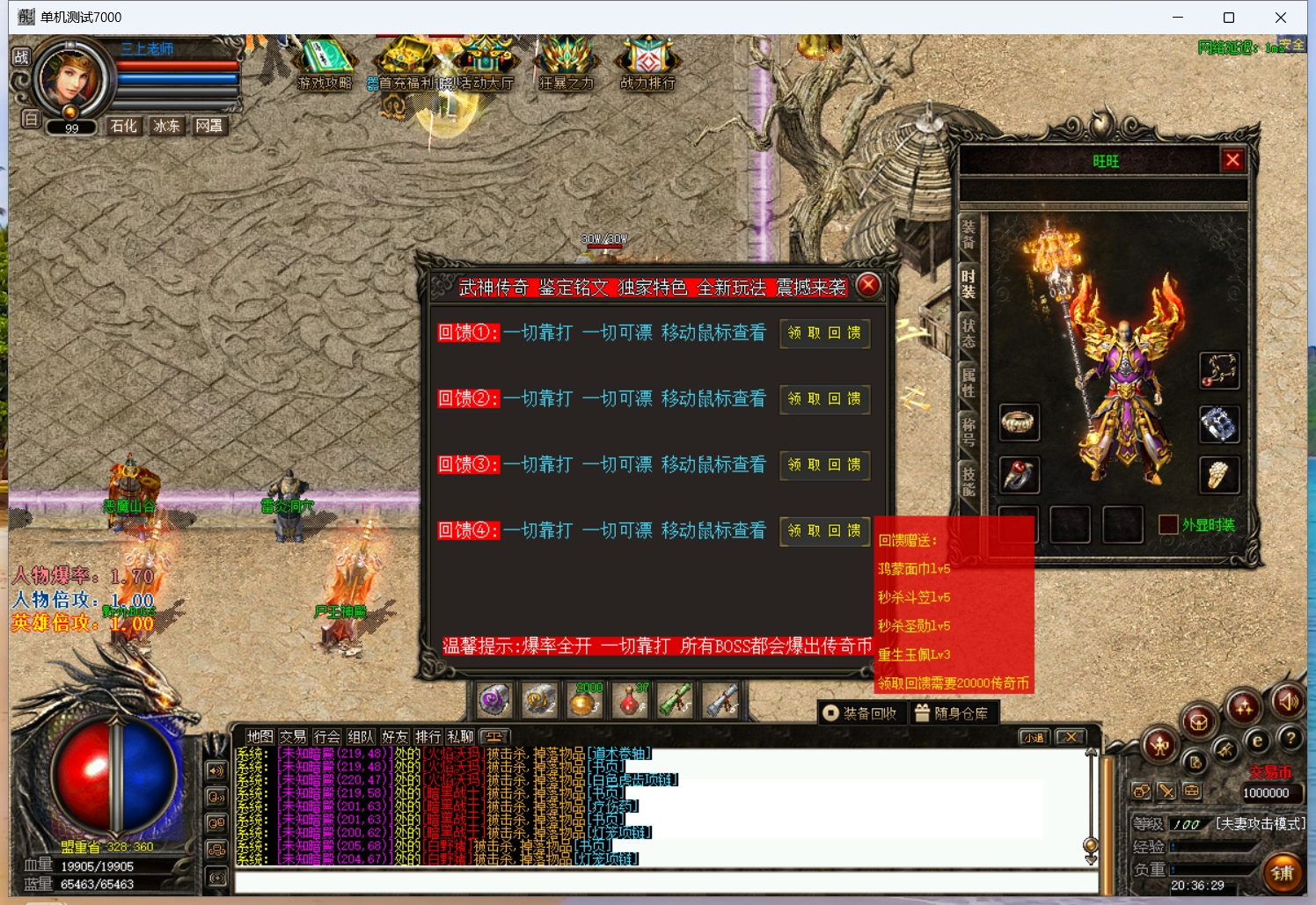Open the 狂暴之力 feature icon
This screenshot has height=905, width=1316.
click(566, 64)
